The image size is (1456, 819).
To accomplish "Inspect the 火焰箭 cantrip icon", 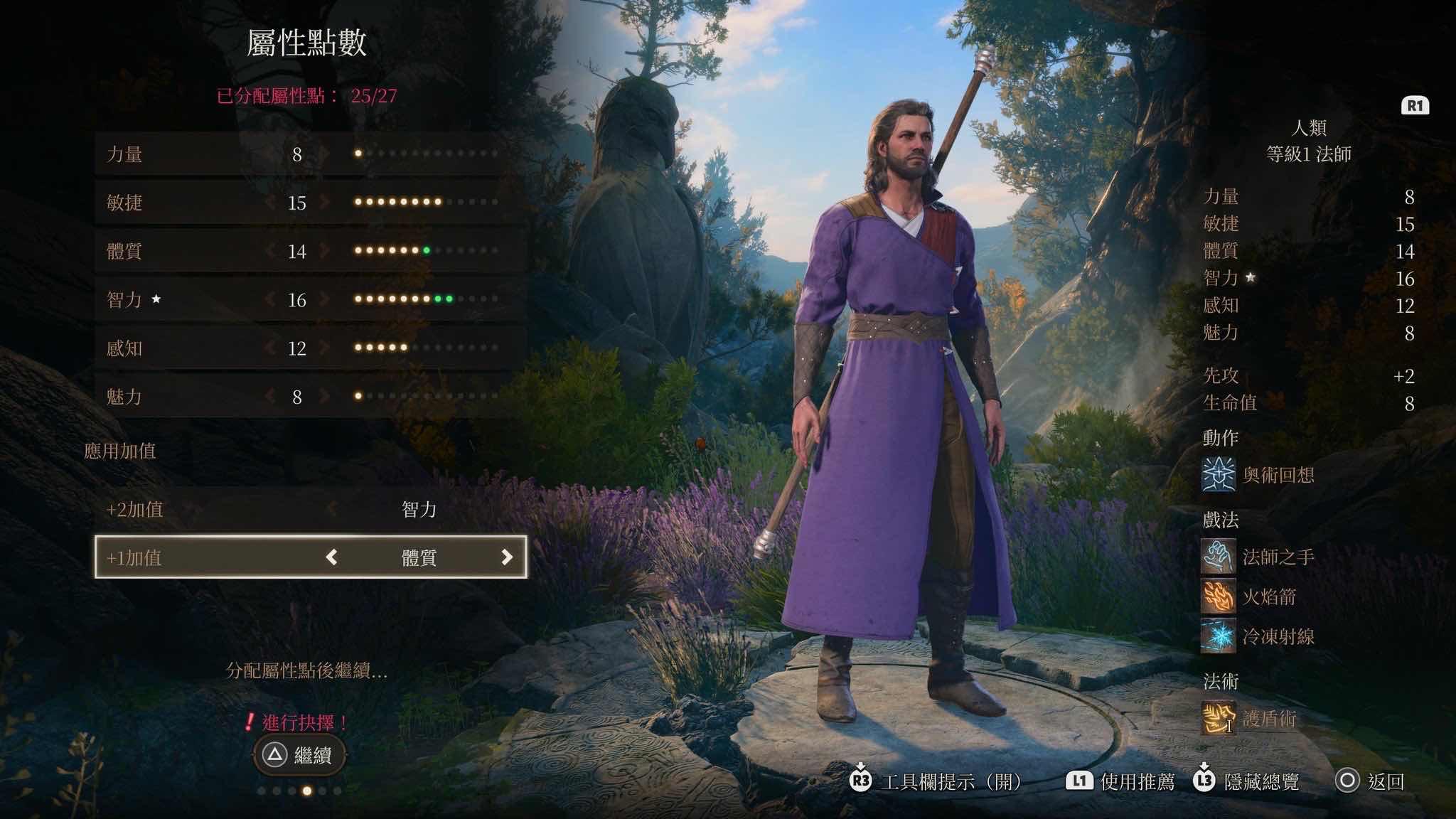I will (1218, 596).
